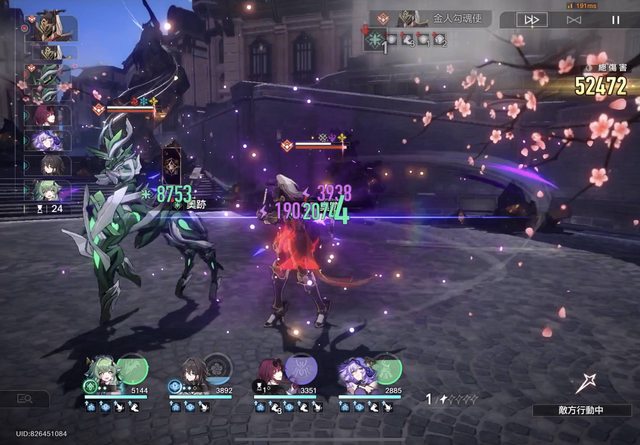Select the purple-haired character portrait
Image resolution: width=640 pixels, height=445 pixels.
click(355, 371)
